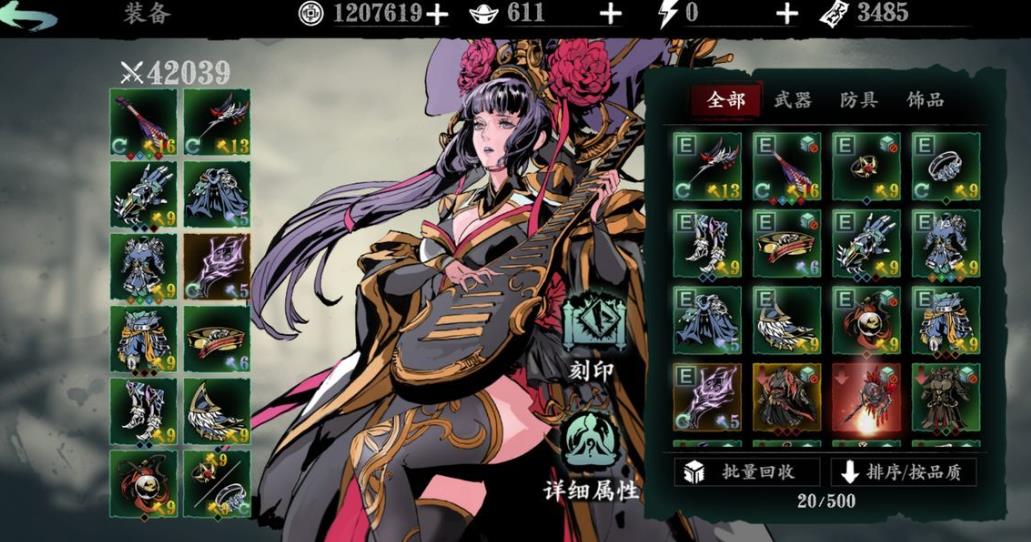Go back with the return arrow

point(29,15)
